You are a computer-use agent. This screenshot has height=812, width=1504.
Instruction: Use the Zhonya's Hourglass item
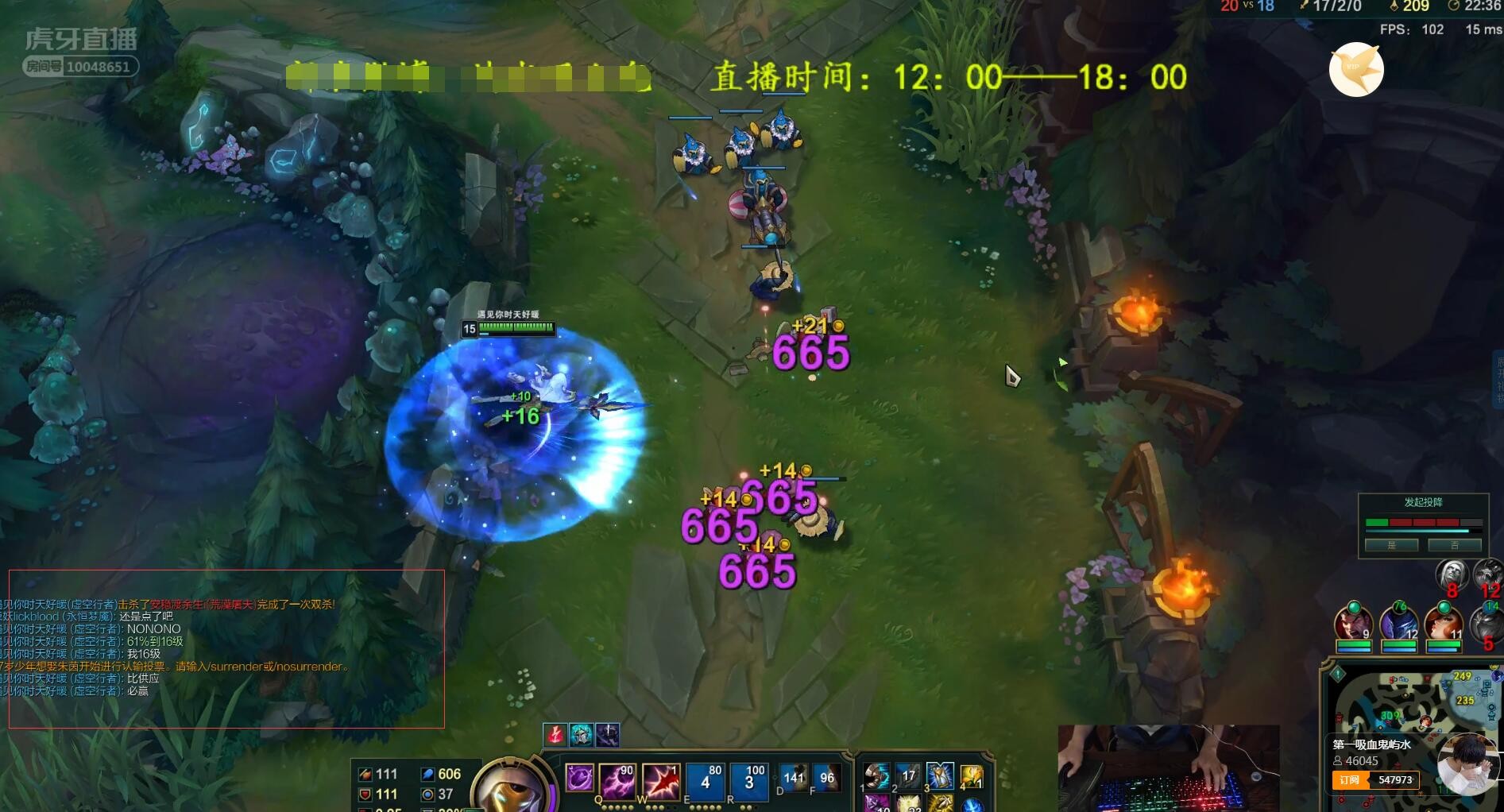tap(939, 775)
